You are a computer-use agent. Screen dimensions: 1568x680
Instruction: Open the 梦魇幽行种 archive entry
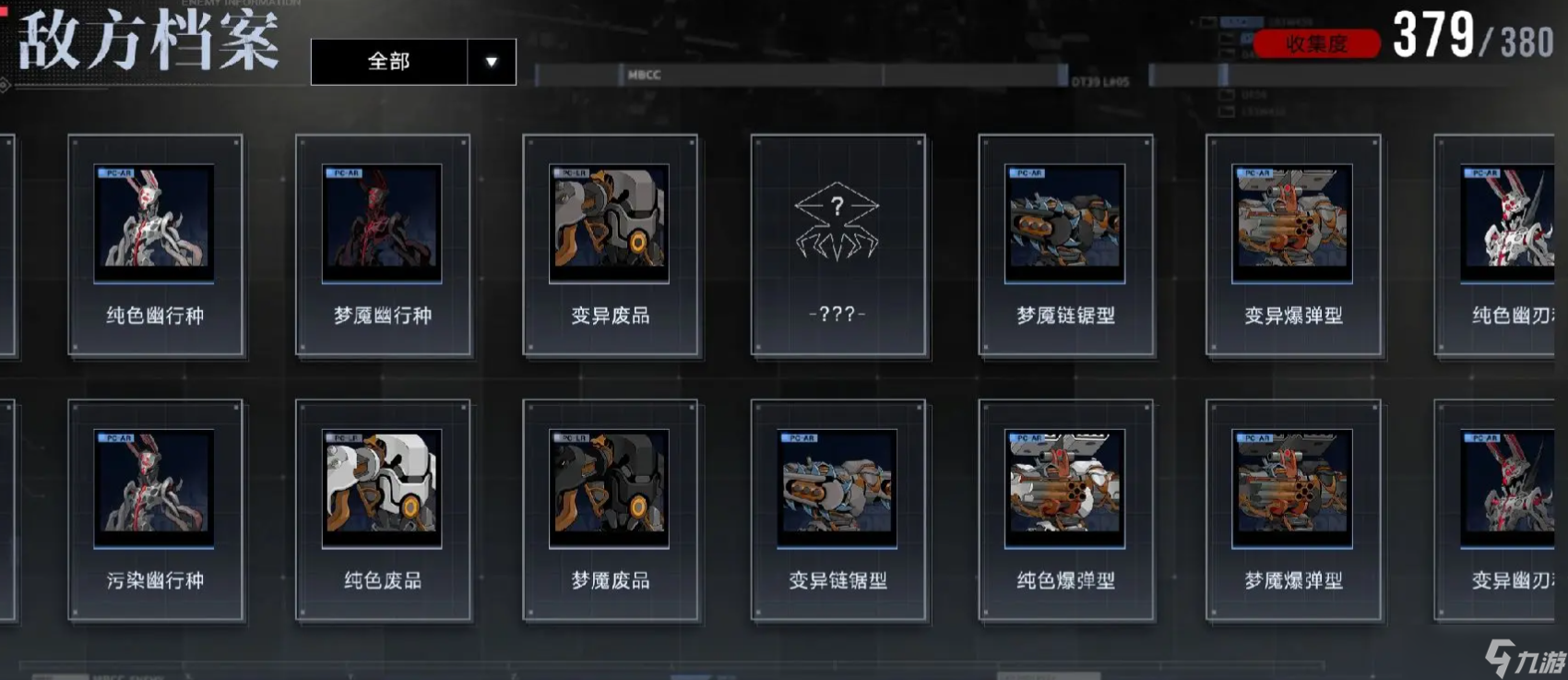[x=383, y=245]
